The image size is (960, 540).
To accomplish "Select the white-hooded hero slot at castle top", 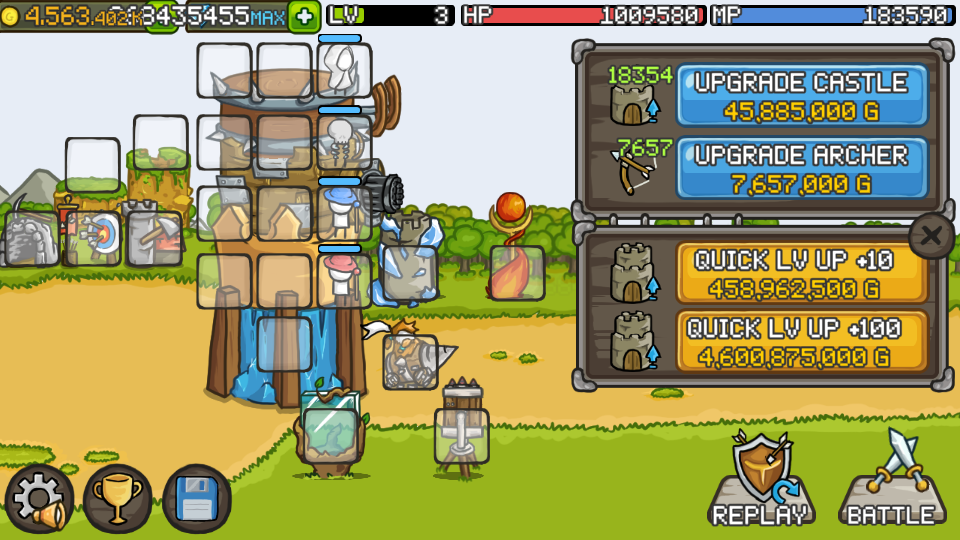I will coord(344,70).
